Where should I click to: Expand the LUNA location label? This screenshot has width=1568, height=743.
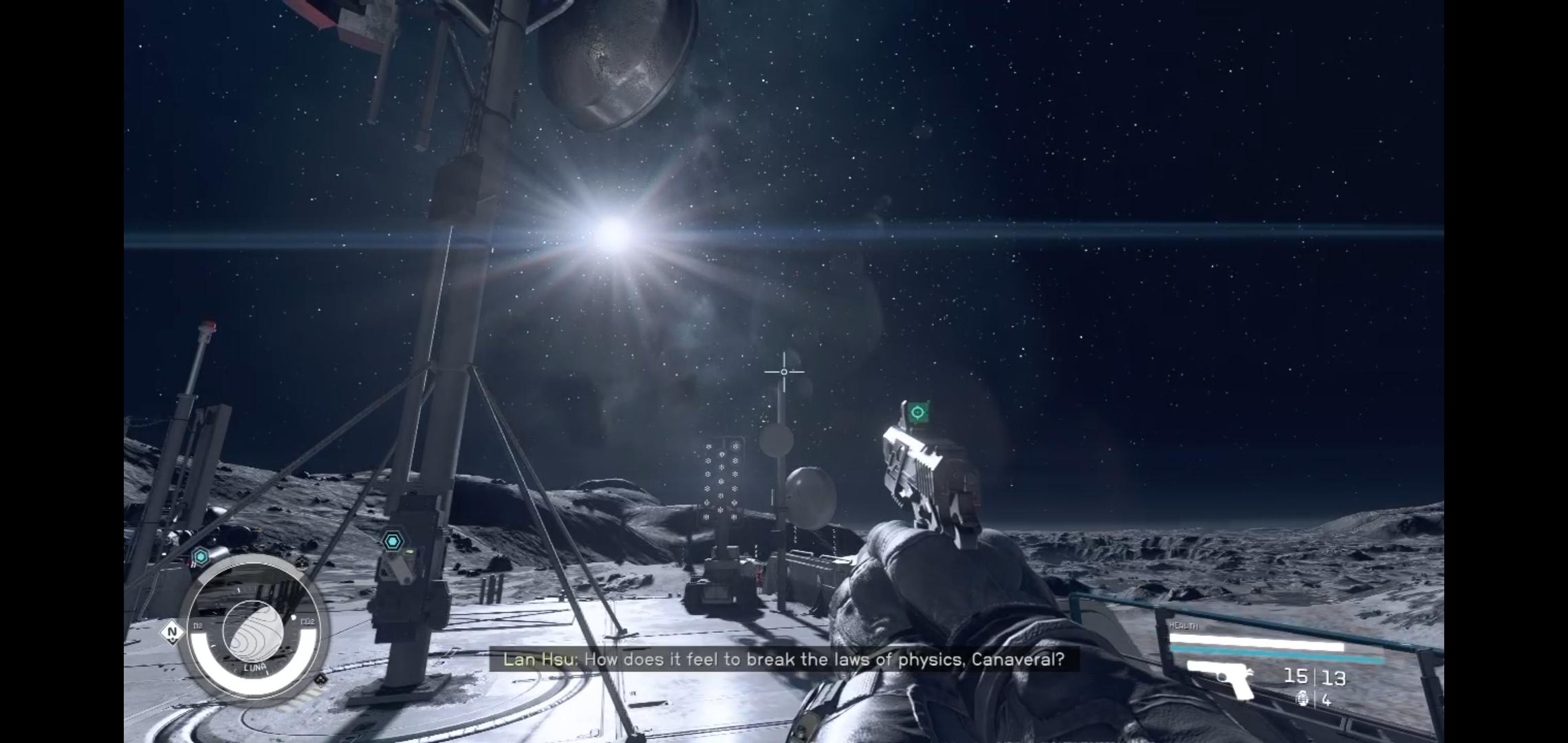255,667
